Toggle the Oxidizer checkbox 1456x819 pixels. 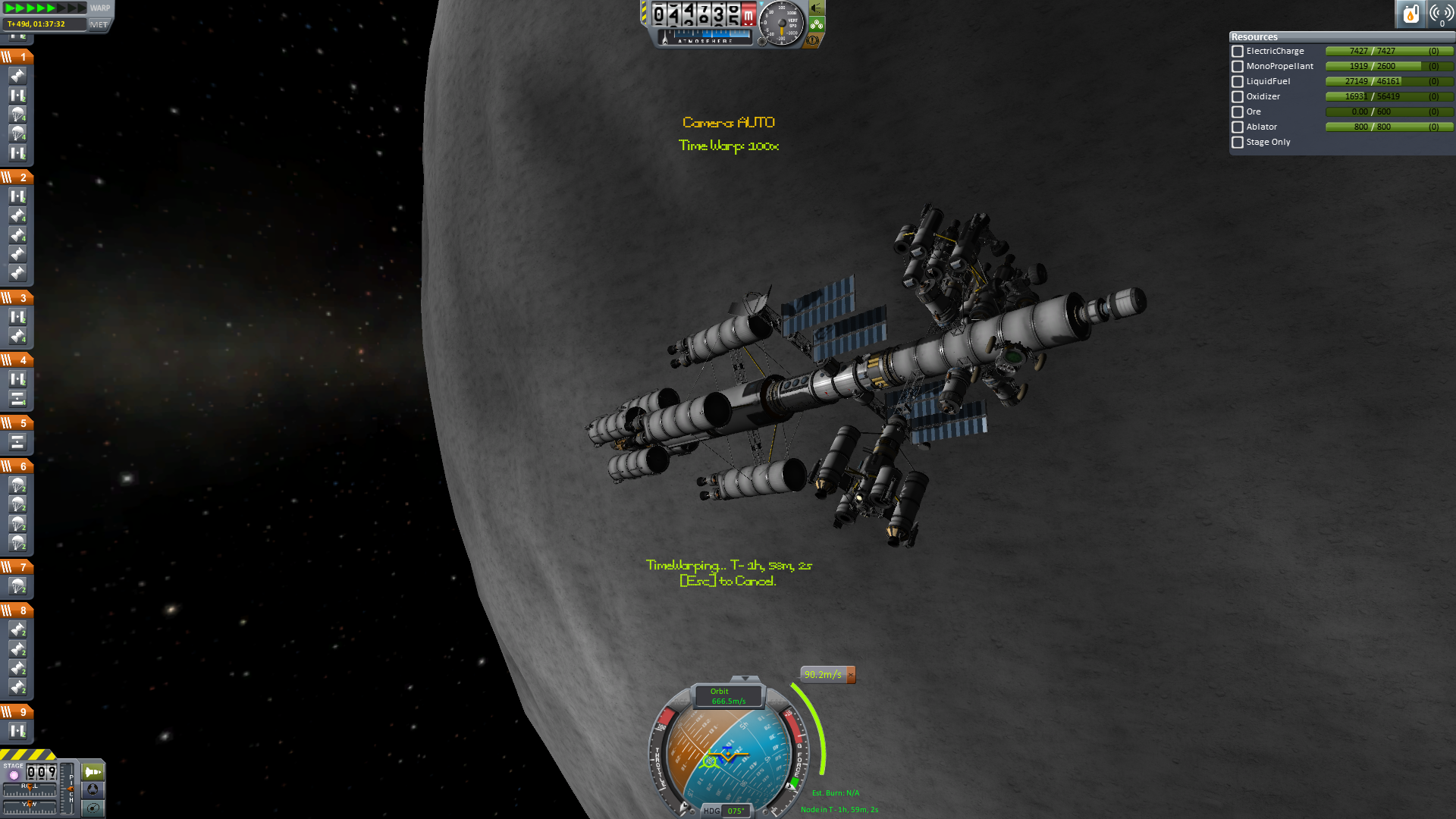click(x=1238, y=97)
